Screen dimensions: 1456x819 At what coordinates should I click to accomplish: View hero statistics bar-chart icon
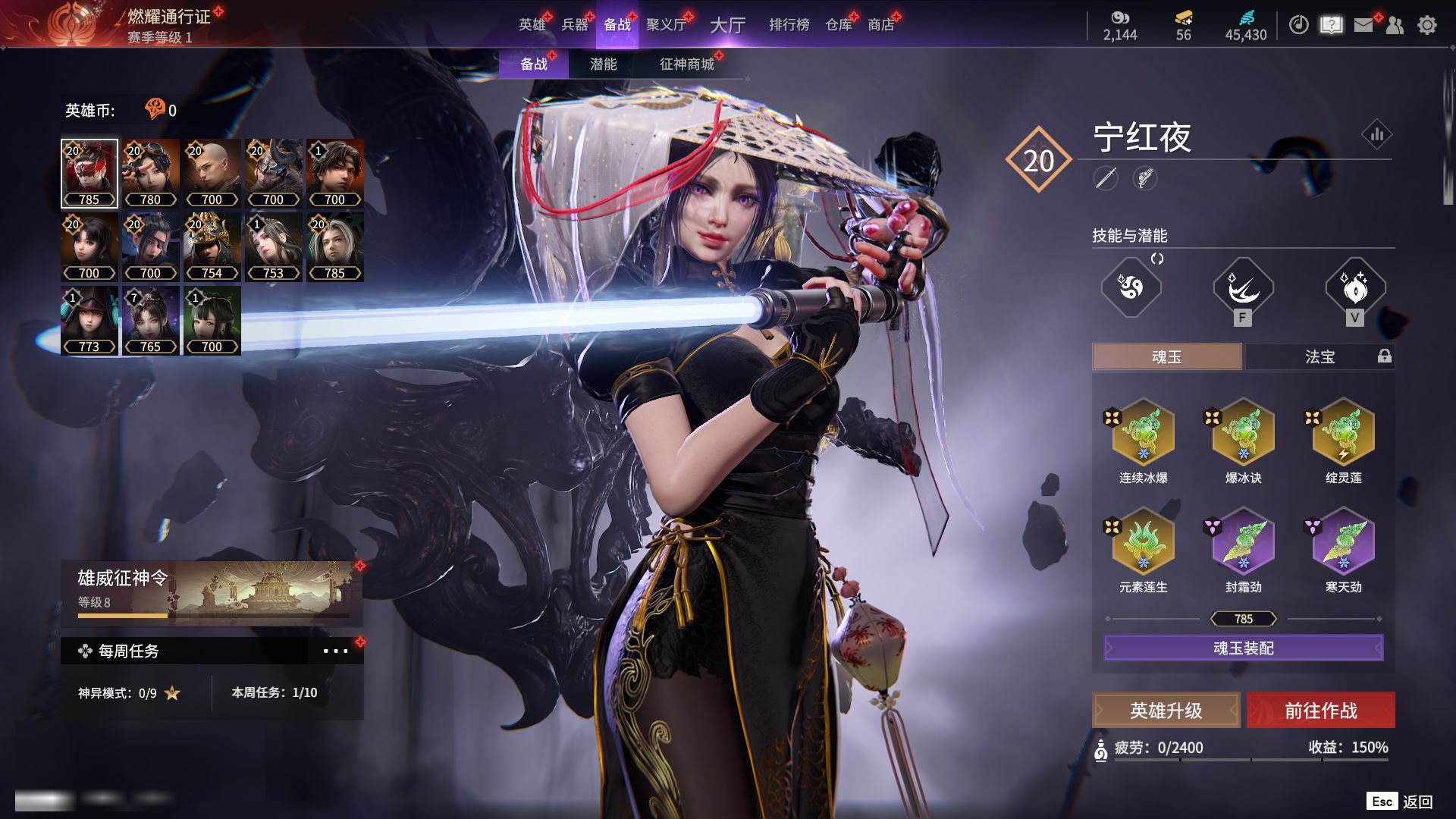[1376, 135]
